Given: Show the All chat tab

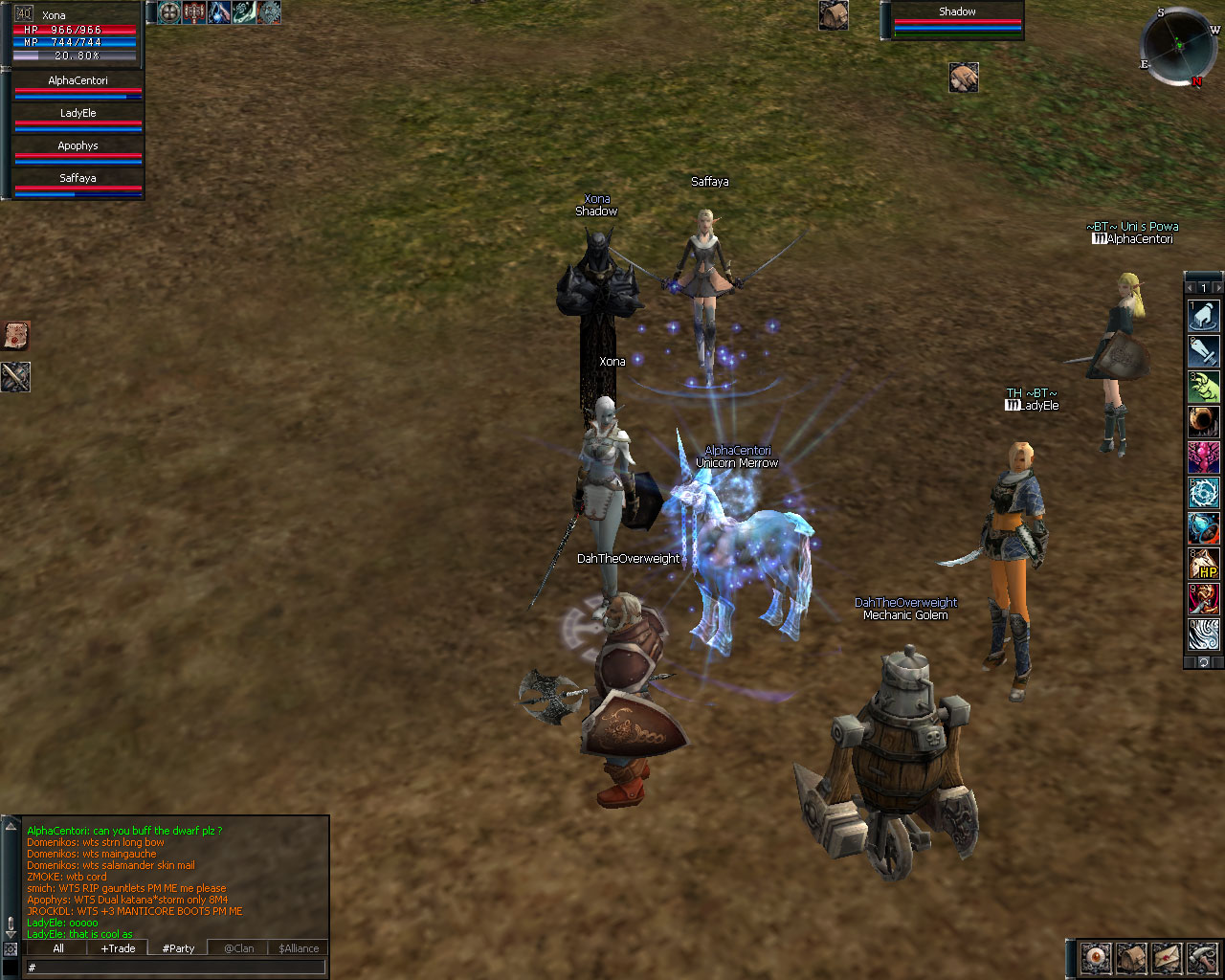Looking at the screenshot, I should point(58,948).
